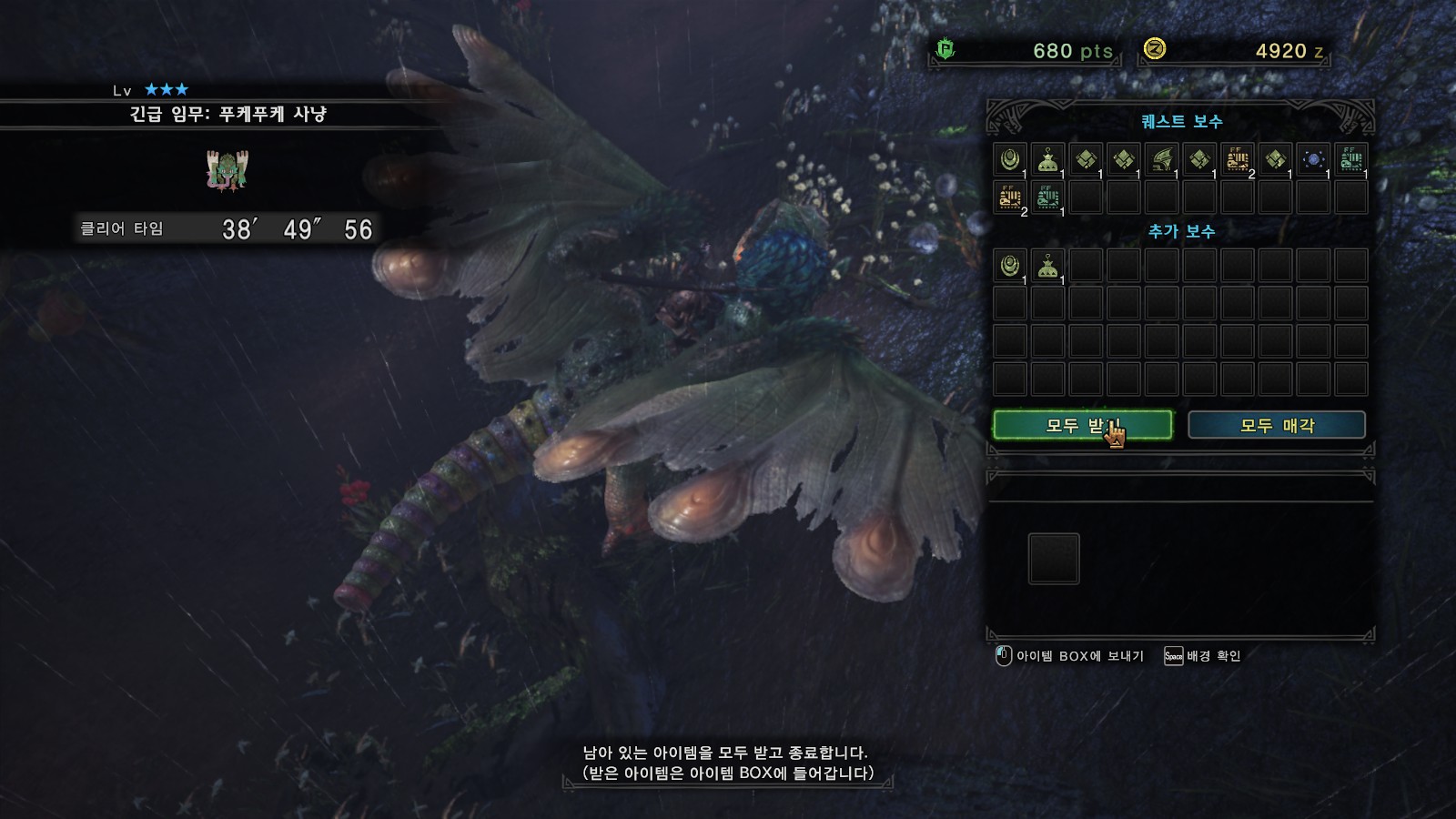This screenshot has width=1456, height=819.
Task: Pick the blue gem item in quest rewards
Action: pos(1313,159)
